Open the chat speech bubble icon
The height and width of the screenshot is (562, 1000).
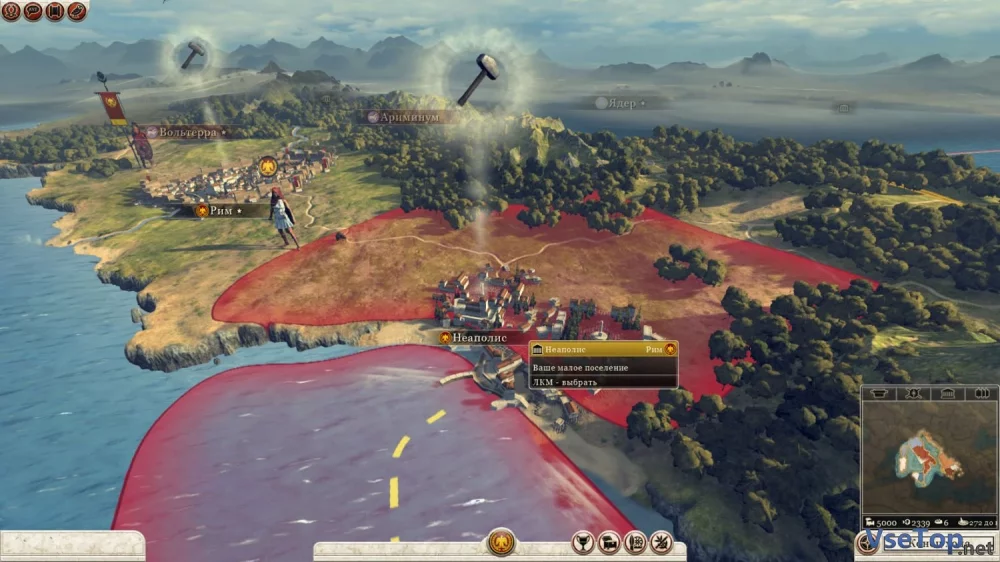[33, 11]
